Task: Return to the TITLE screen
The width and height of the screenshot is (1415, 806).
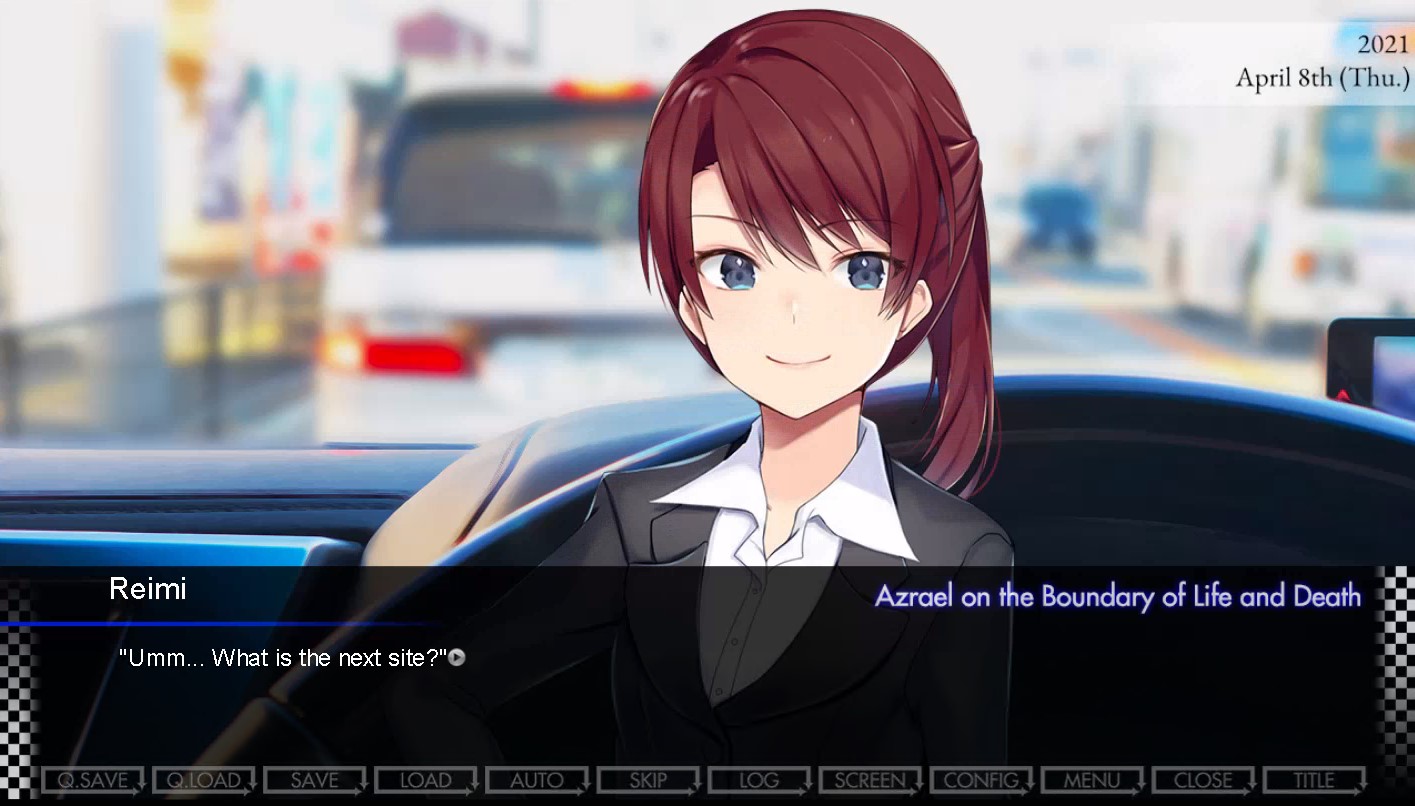Action: tap(1314, 780)
